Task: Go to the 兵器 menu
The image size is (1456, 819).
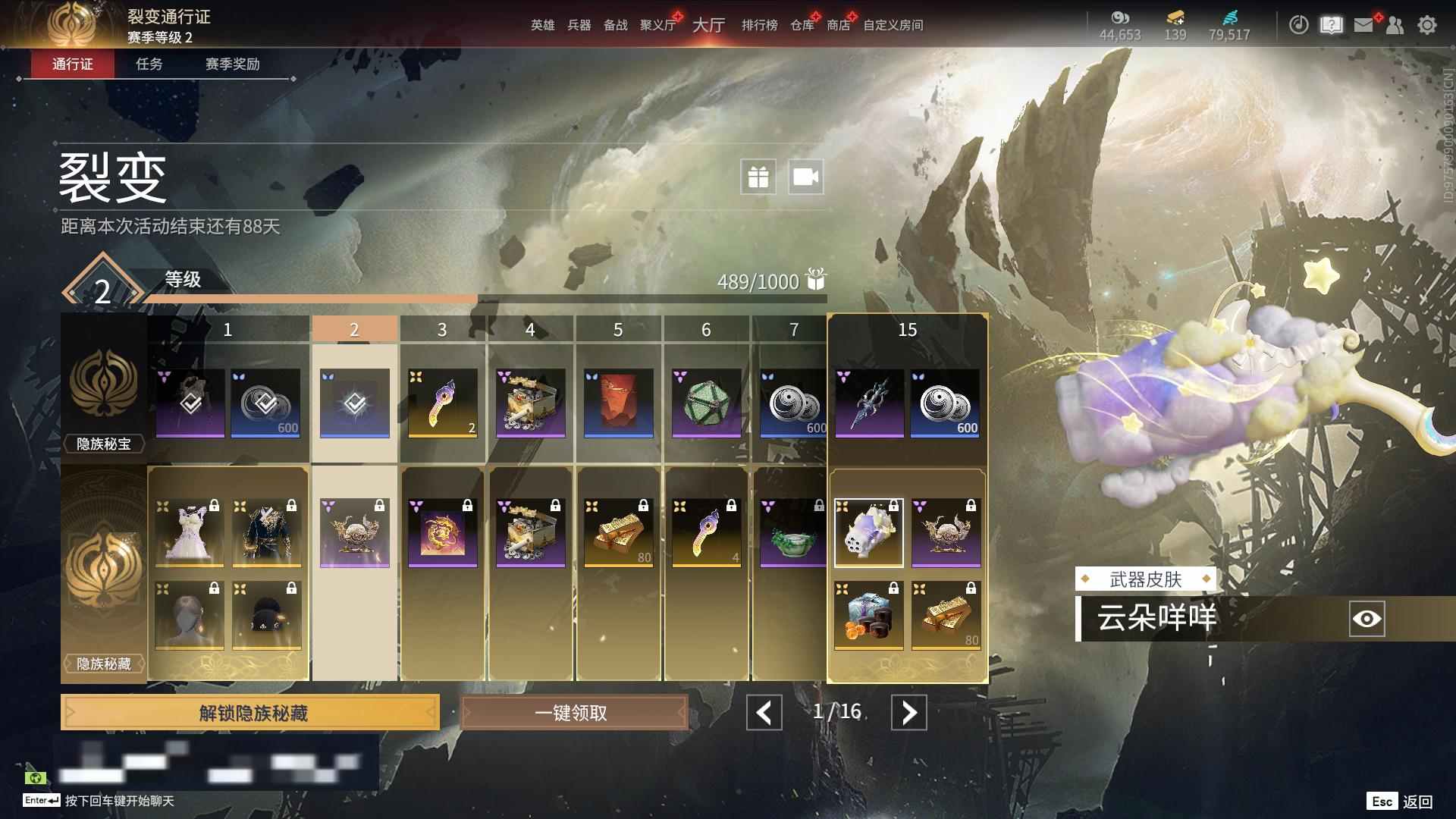Action: 579,25
